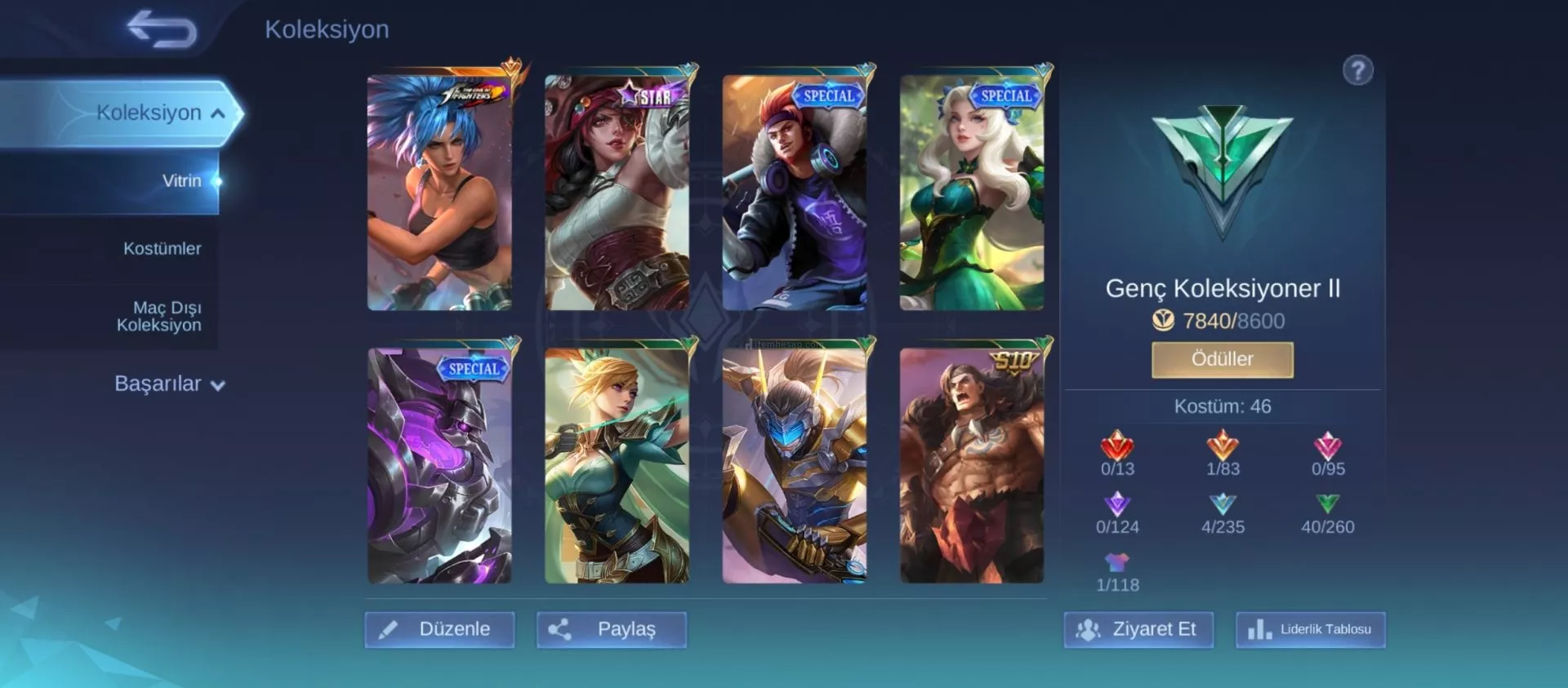View the blonde archer skin card
This screenshot has width=1568, height=688.
tap(617, 465)
